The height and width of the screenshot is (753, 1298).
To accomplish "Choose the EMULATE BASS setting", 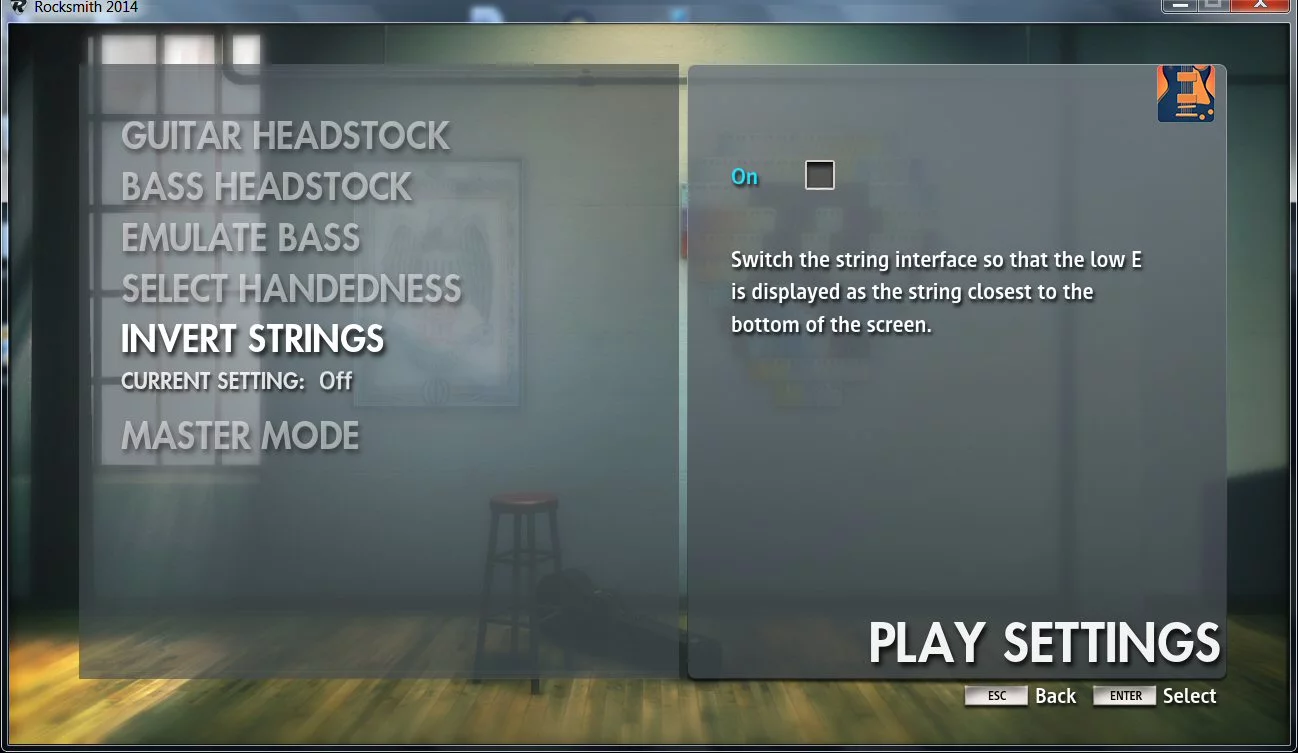I will click(240, 238).
